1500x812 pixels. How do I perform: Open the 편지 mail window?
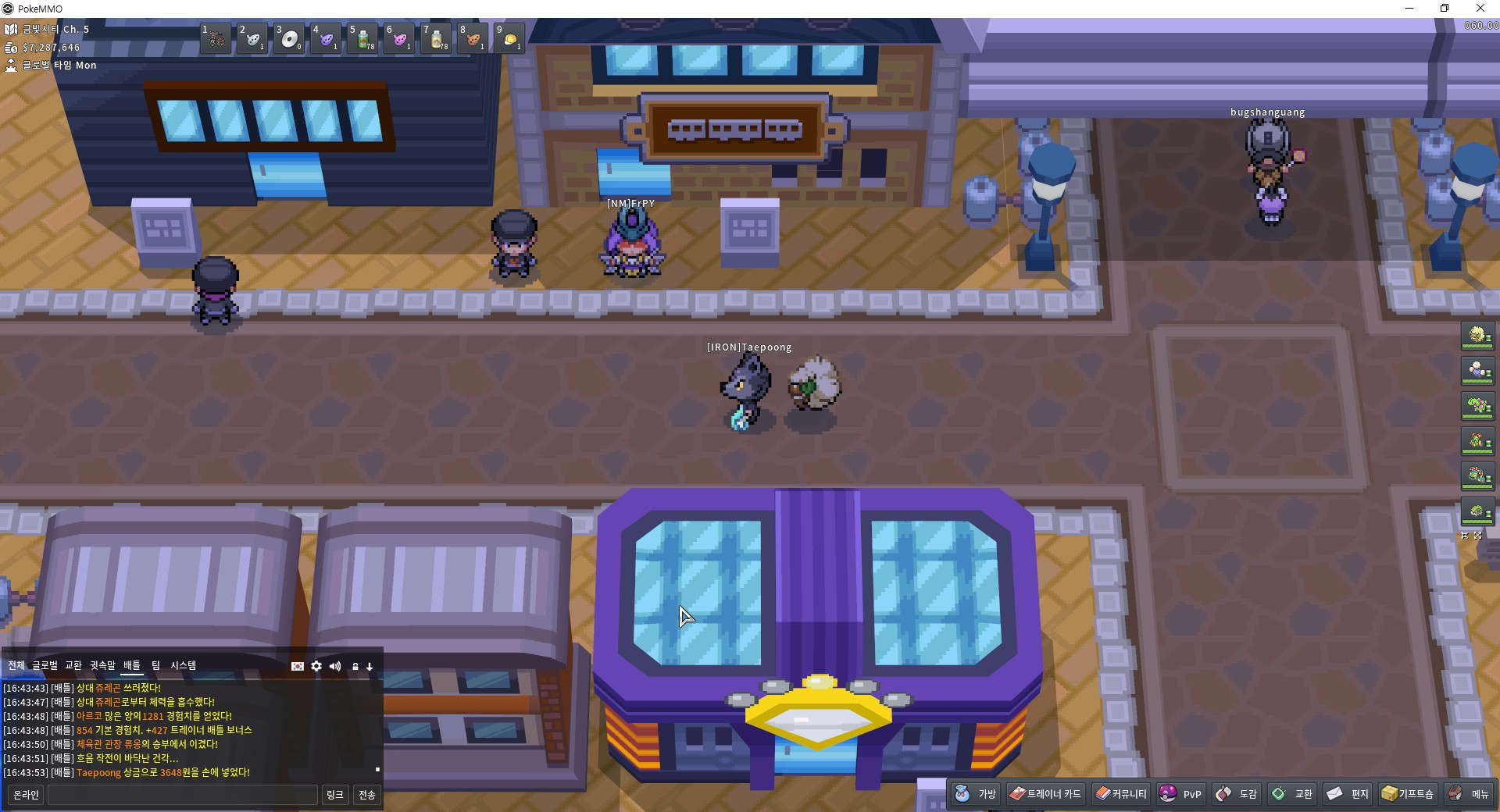click(1348, 794)
